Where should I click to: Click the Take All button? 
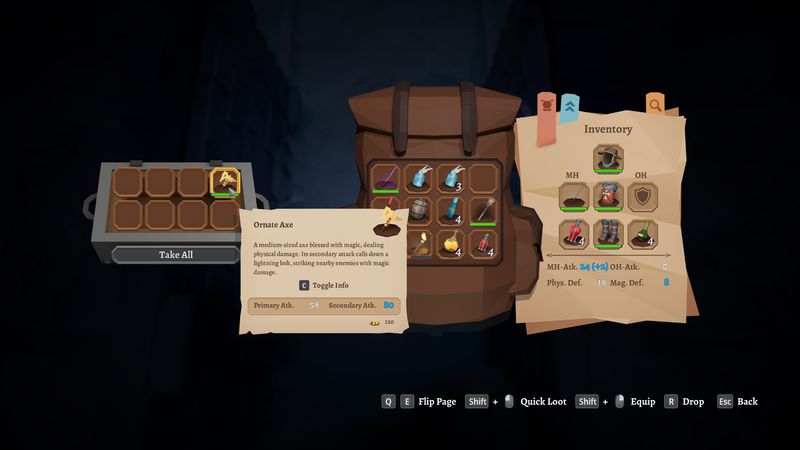pyautogui.click(x=175, y=254)
